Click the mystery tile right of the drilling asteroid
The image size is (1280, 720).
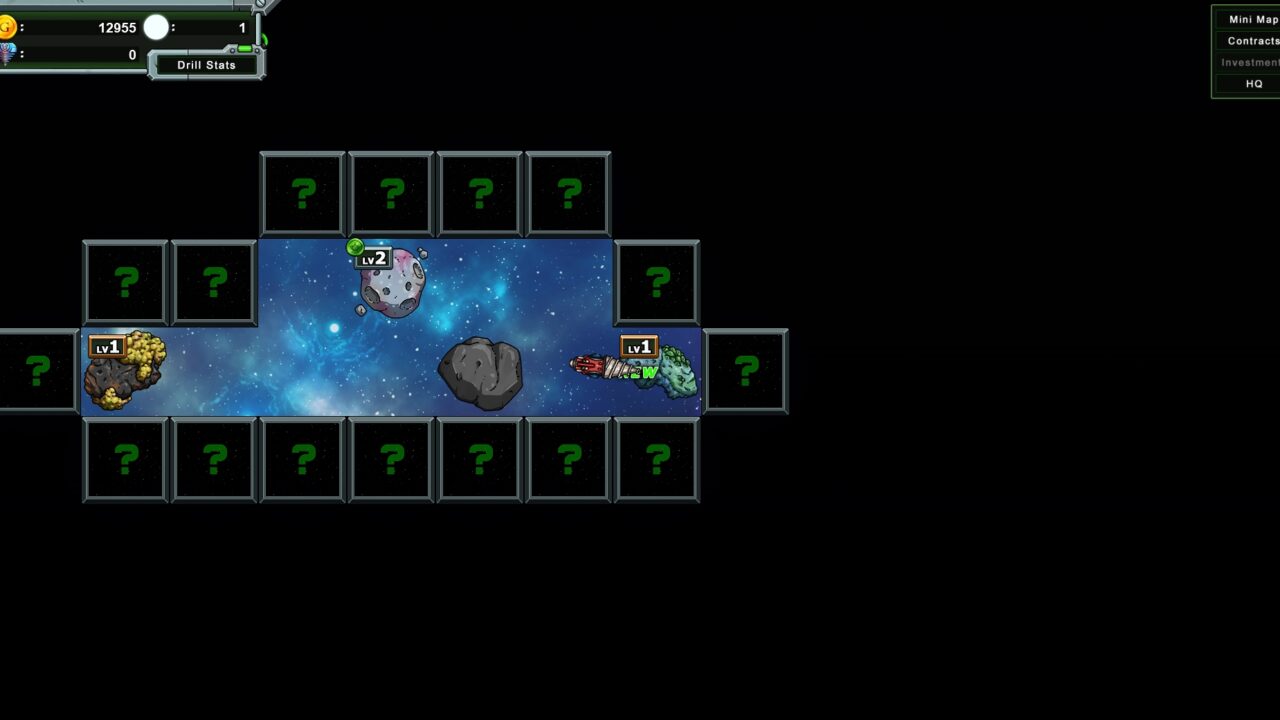(747, 371)
